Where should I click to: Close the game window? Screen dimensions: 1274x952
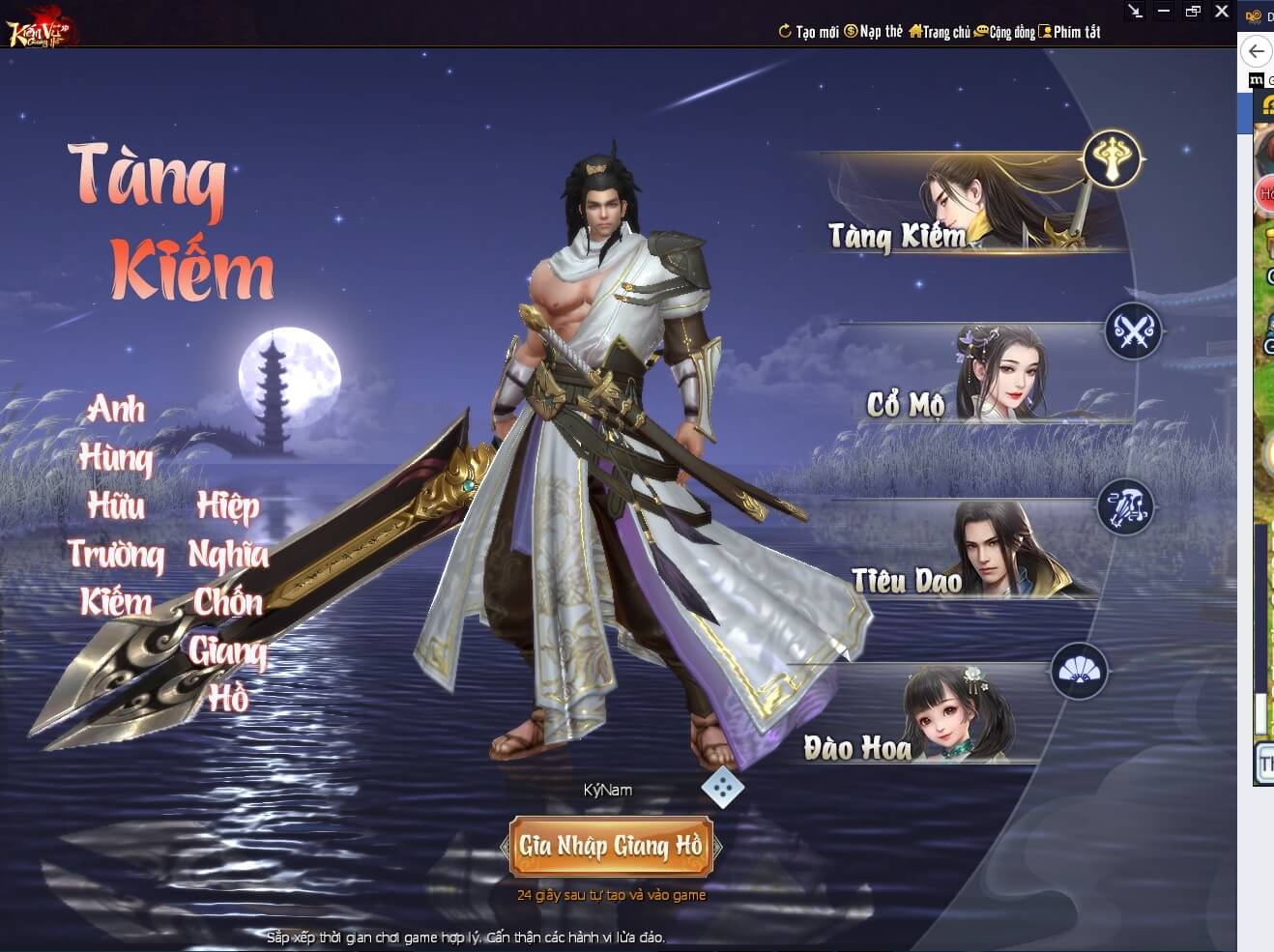(1222, 12)
